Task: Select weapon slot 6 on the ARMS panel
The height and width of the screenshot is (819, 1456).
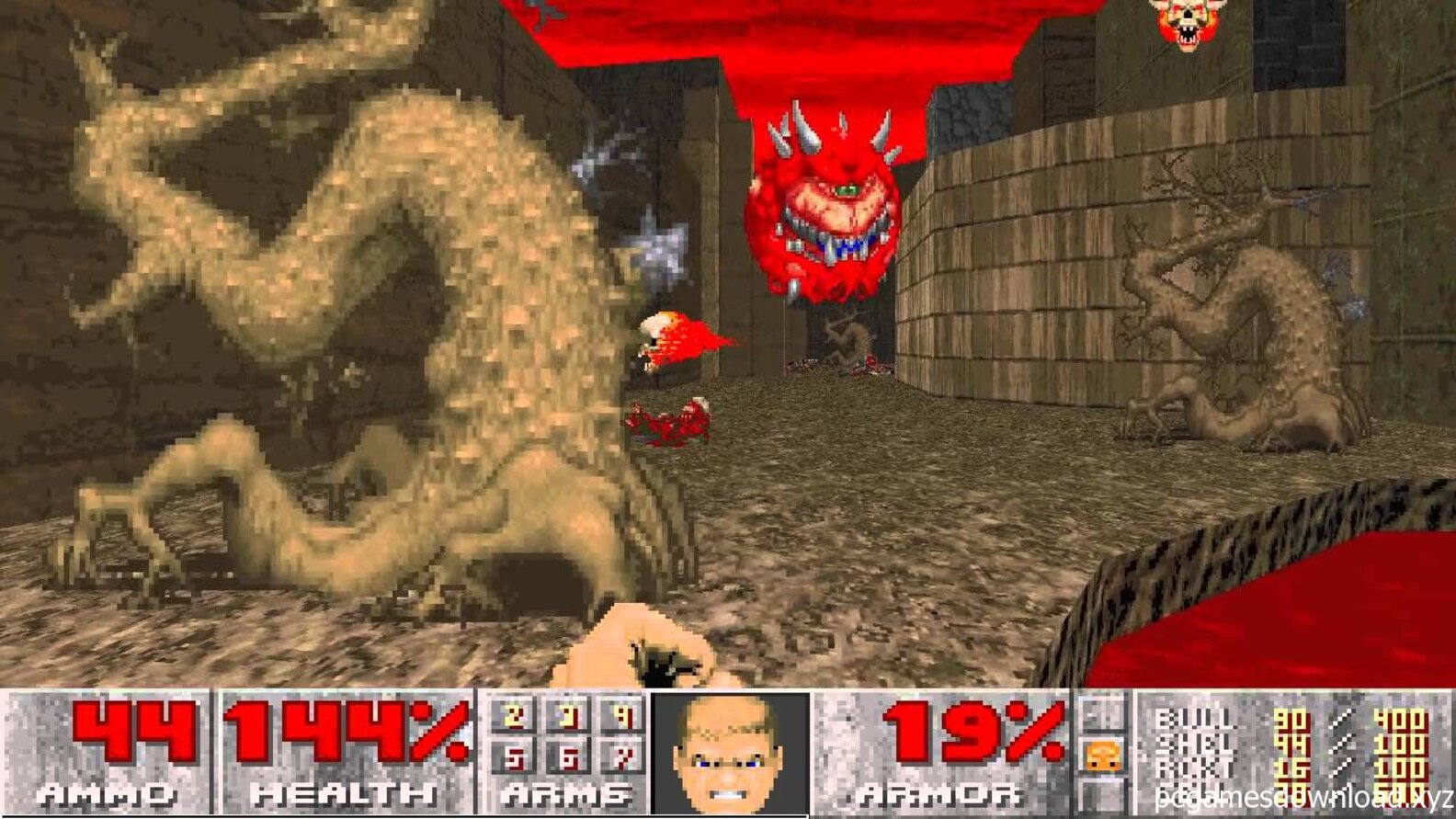Action: click(571, 757)
